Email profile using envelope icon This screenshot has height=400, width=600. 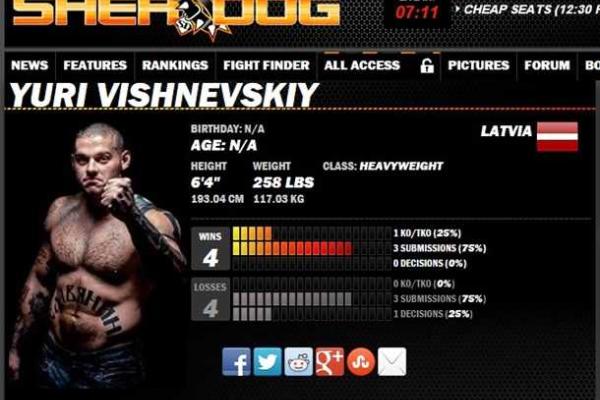392,361
